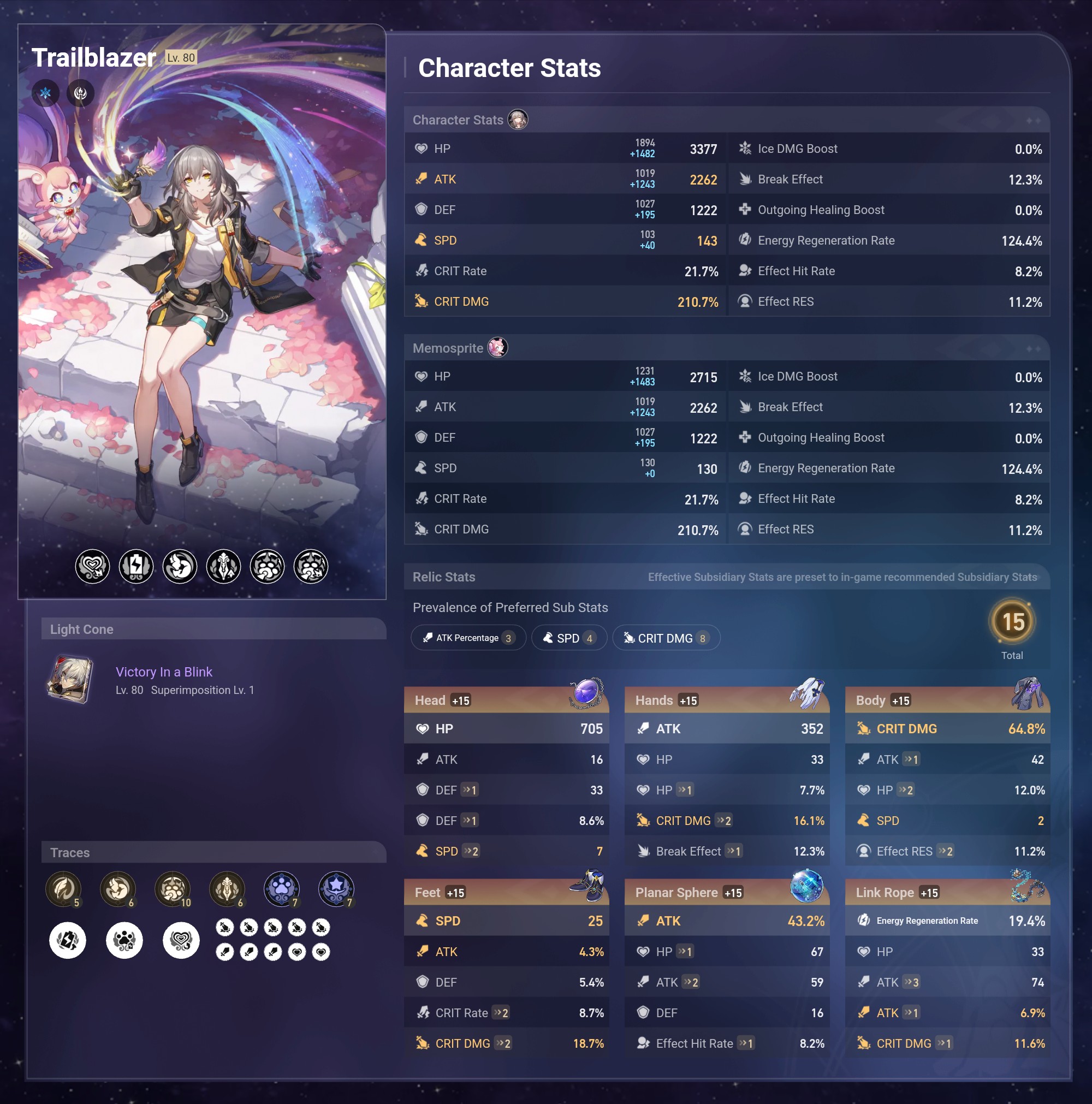Expand the Relic Stats section
The height and width of the screenshot is (1104, 1092).
point(444,577)
